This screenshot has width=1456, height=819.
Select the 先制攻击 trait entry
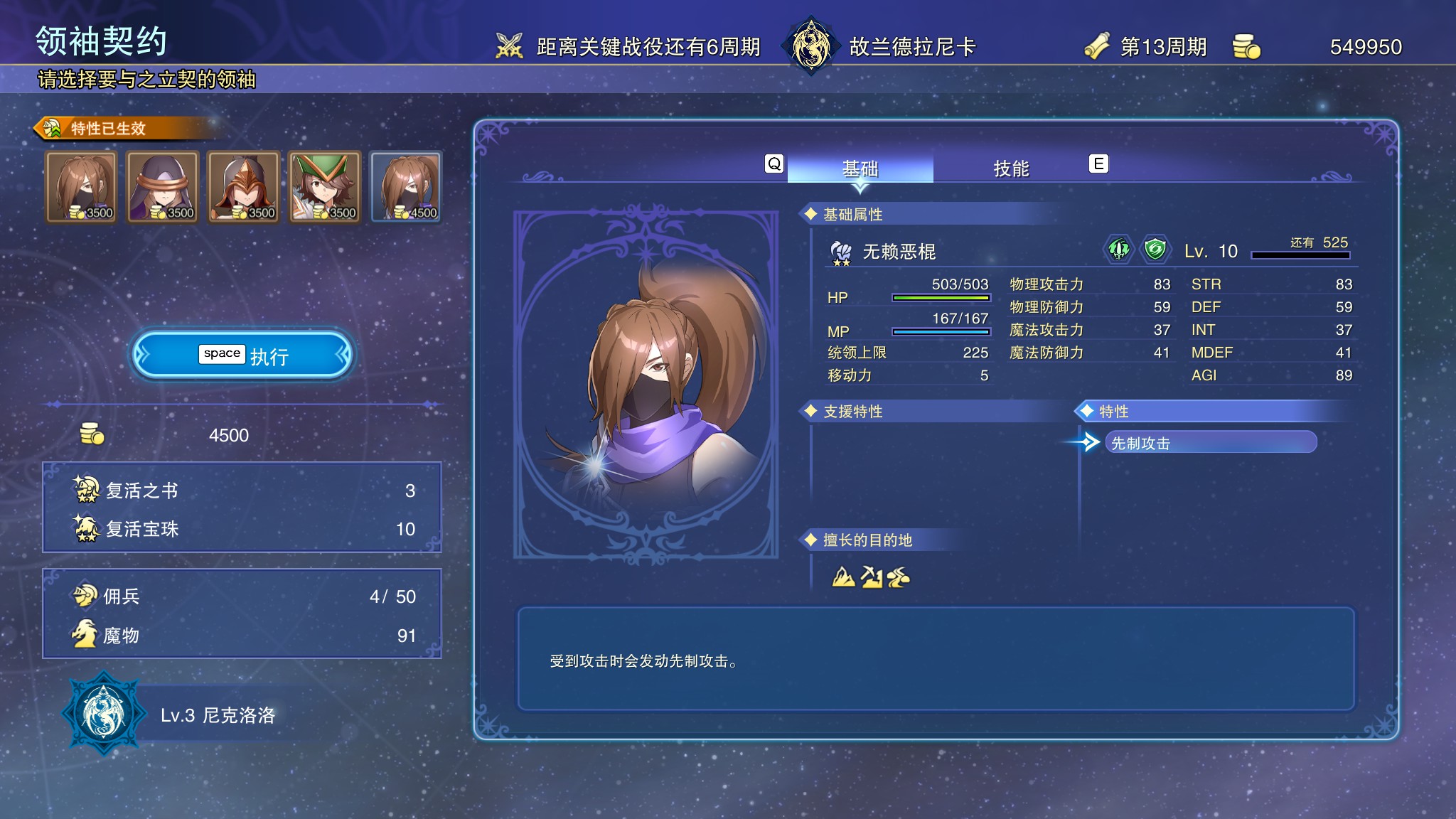coord(1210,443)
